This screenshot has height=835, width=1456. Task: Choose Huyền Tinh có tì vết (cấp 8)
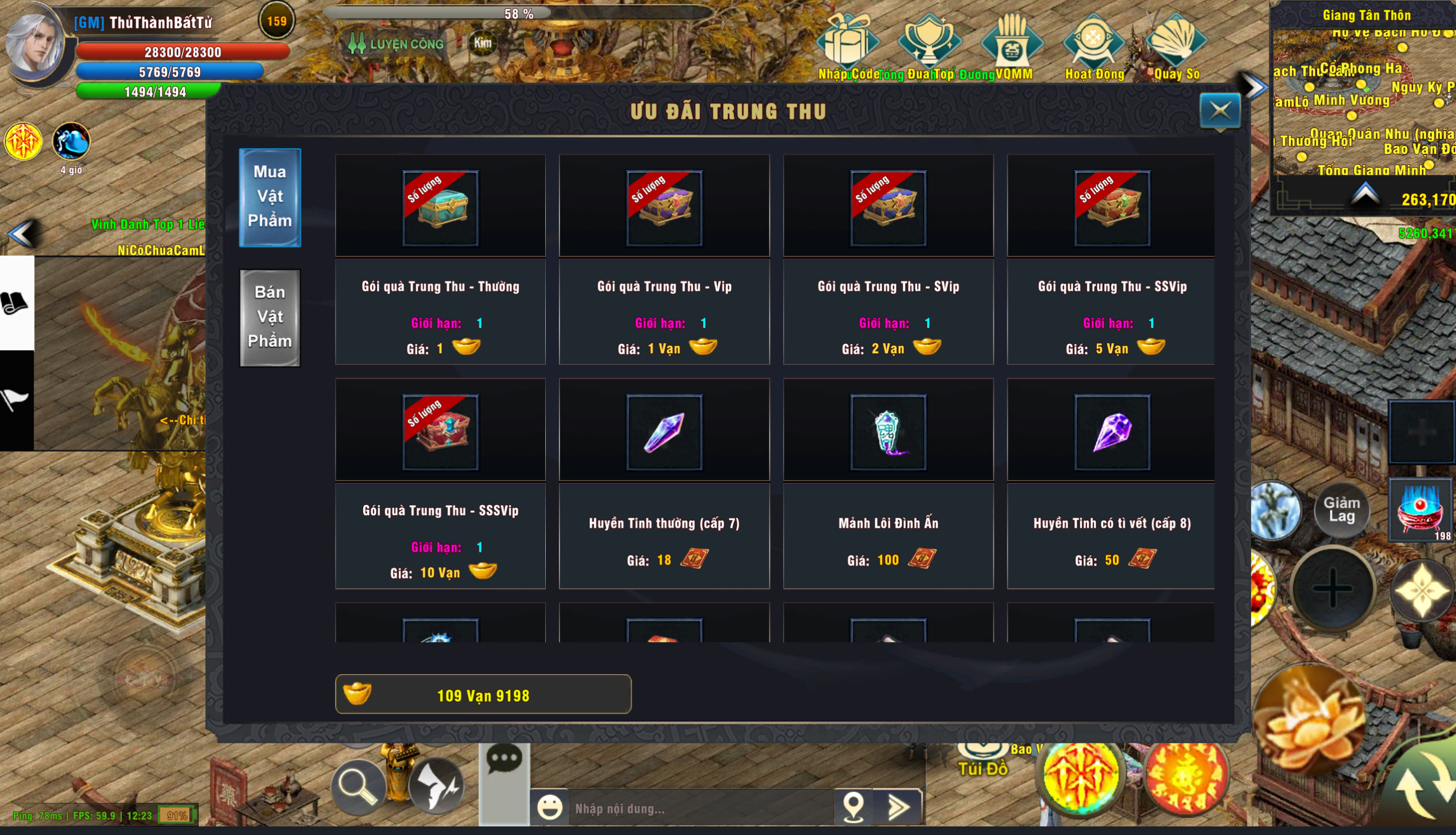click(x=1112, y=432)
